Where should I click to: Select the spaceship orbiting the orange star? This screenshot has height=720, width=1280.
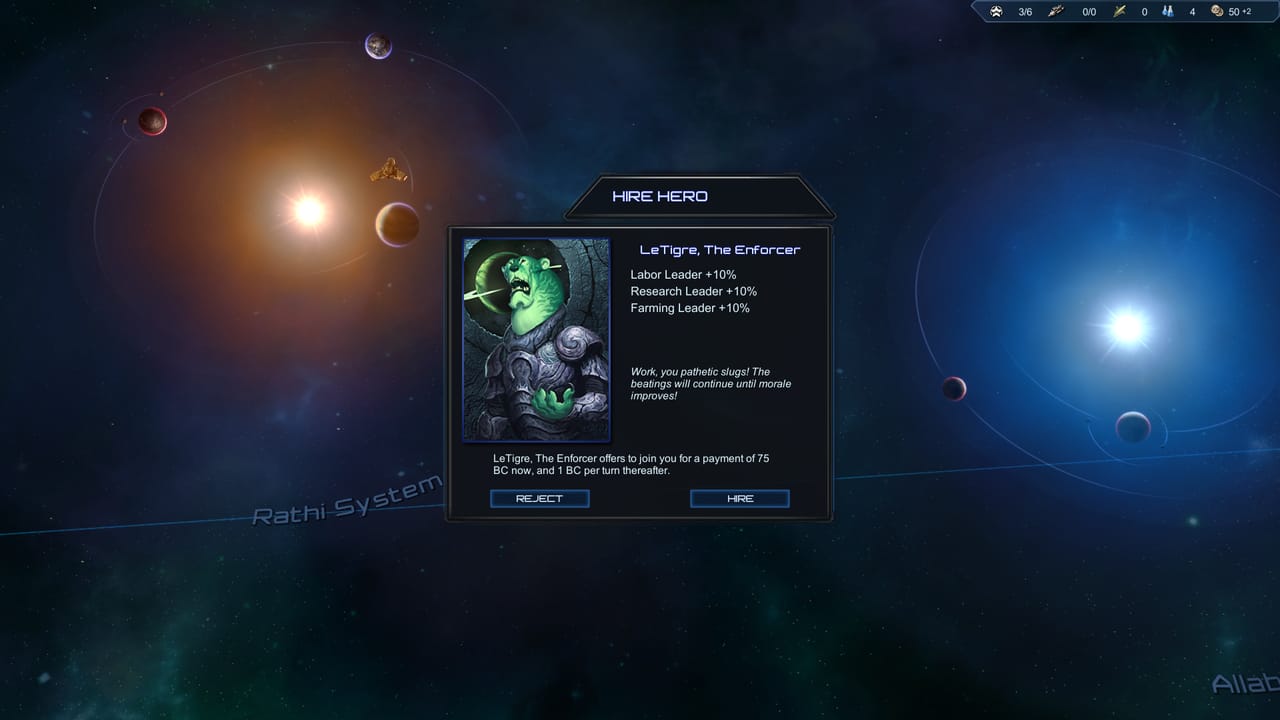coord(389,169)
